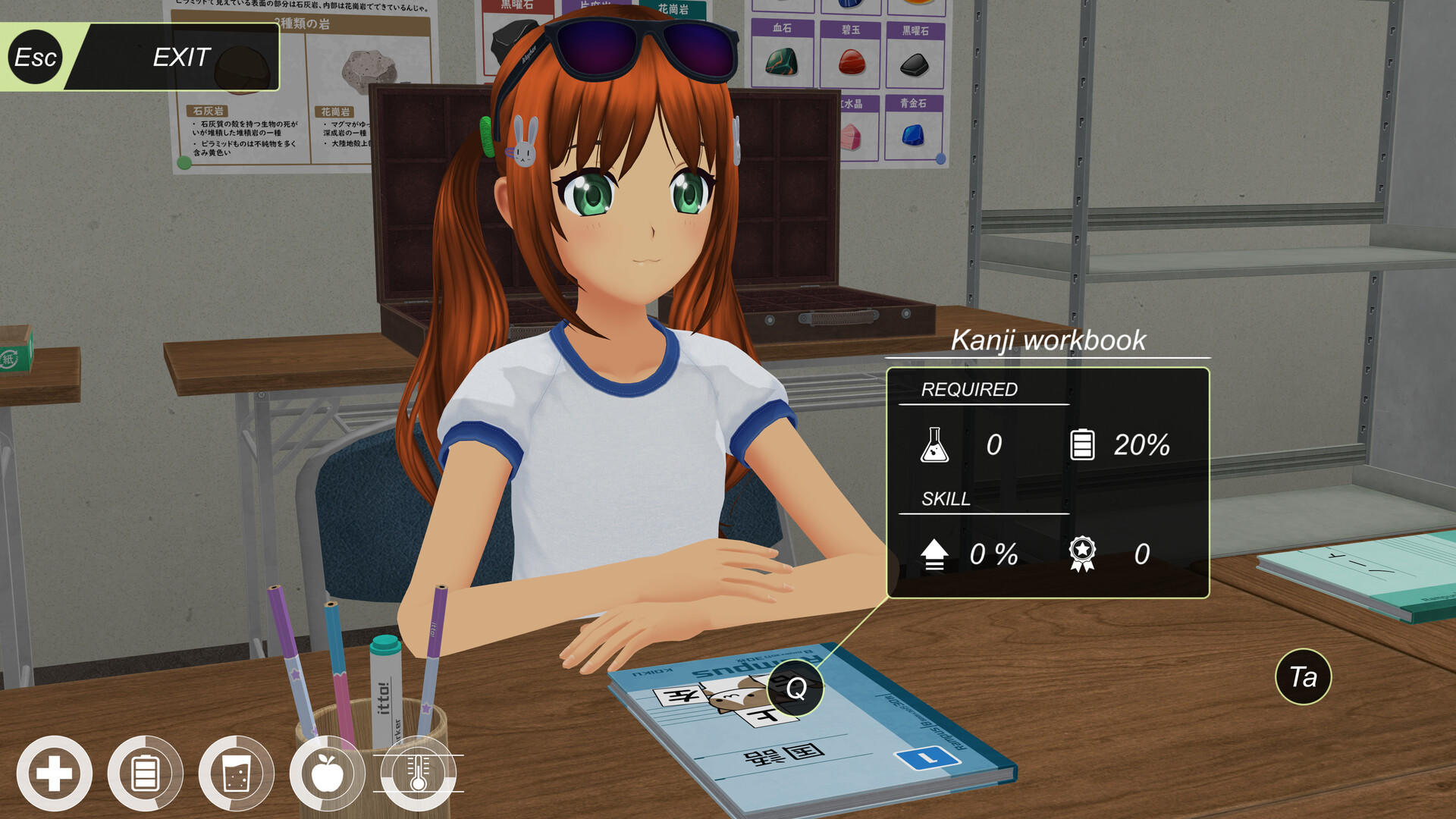Viewport: 1456px width, 819px height.
Task: Select the battery icon showing 20%
Action: tap(1083, 445)
